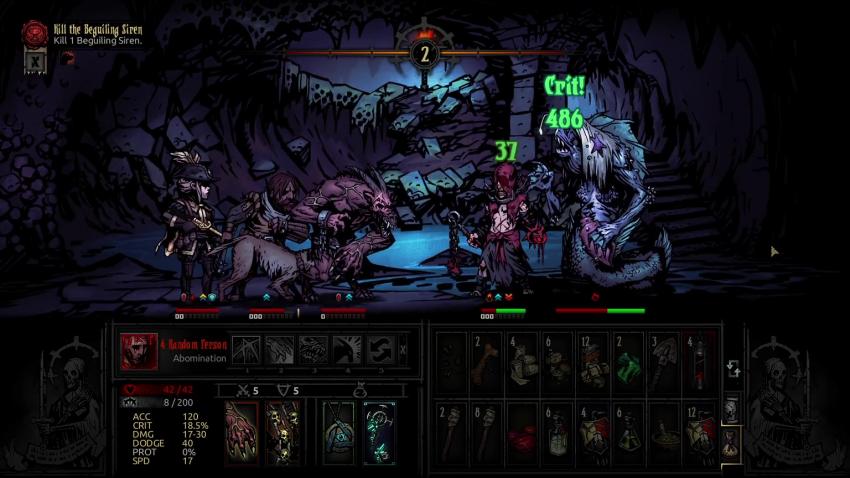Use the shovel in the inventory
The width and height of the screenshot is (850, 478).
(x=663, y=361)
